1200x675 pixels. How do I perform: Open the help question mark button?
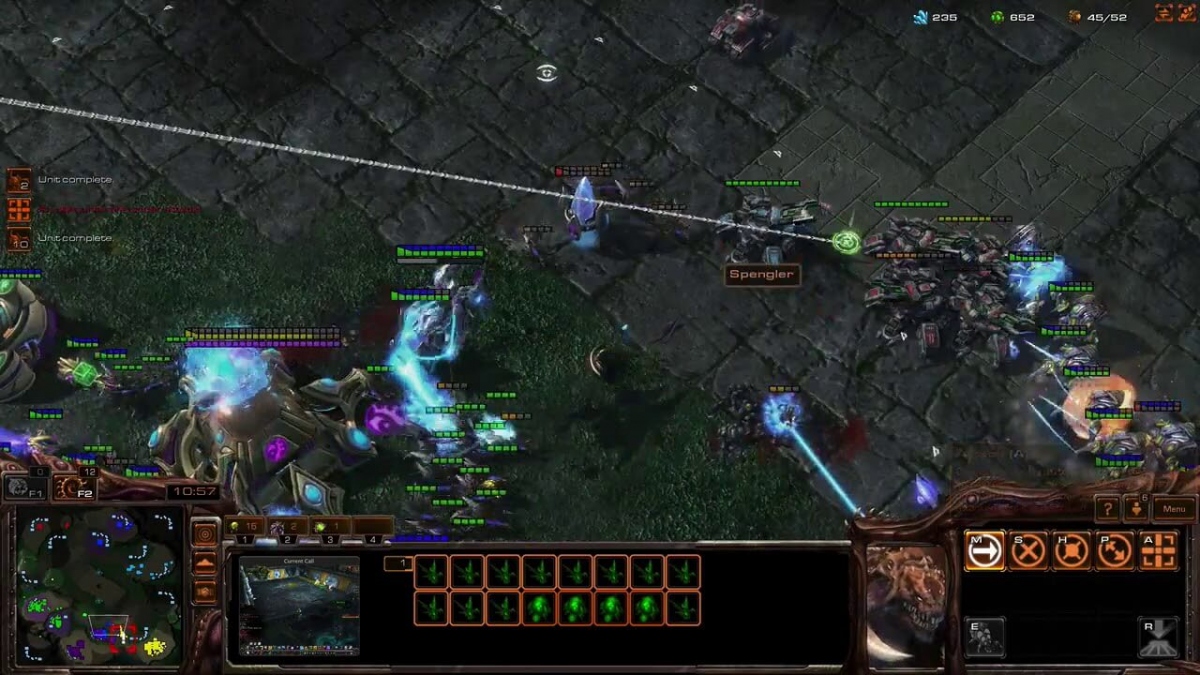tap(1107, 509)
